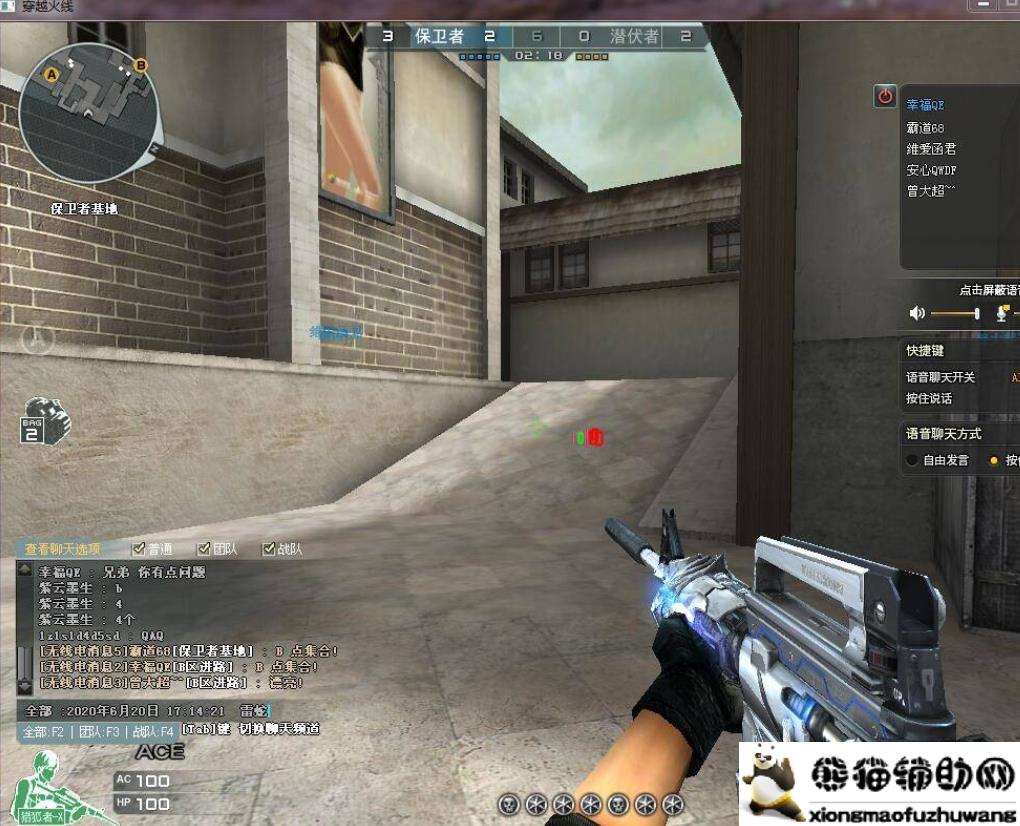Toggle the 普通 chat checkbox

pos(139,549)
